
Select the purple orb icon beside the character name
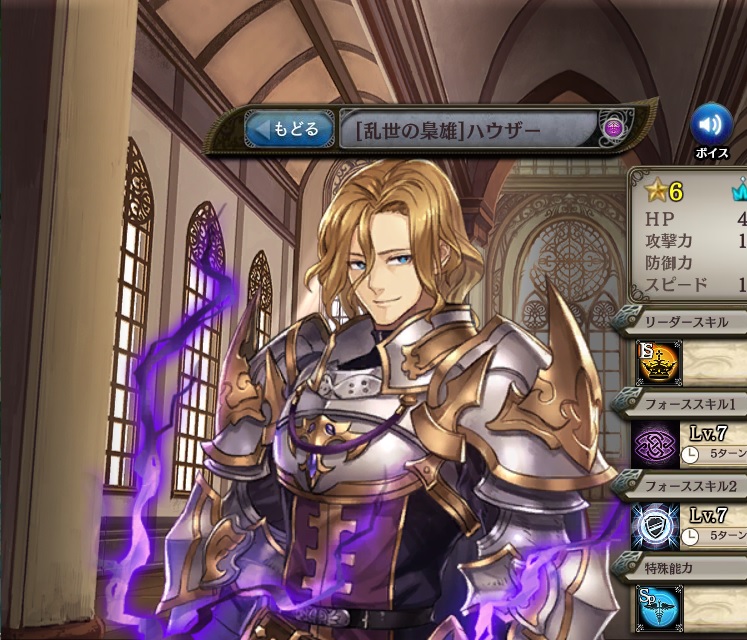pyautogui.click(x=613, y=129)
